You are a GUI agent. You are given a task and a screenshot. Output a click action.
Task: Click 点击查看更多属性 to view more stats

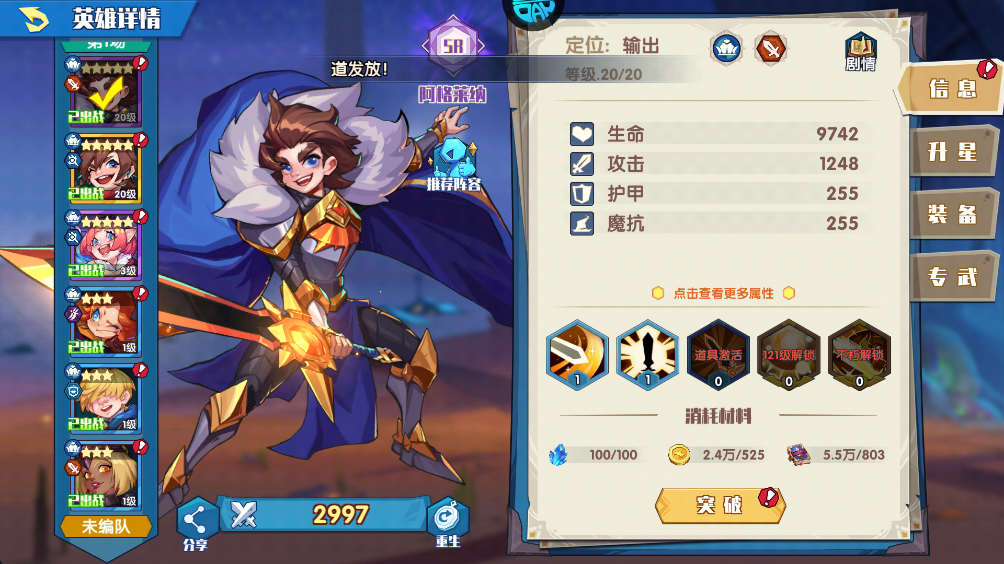[x=722, y=293]
